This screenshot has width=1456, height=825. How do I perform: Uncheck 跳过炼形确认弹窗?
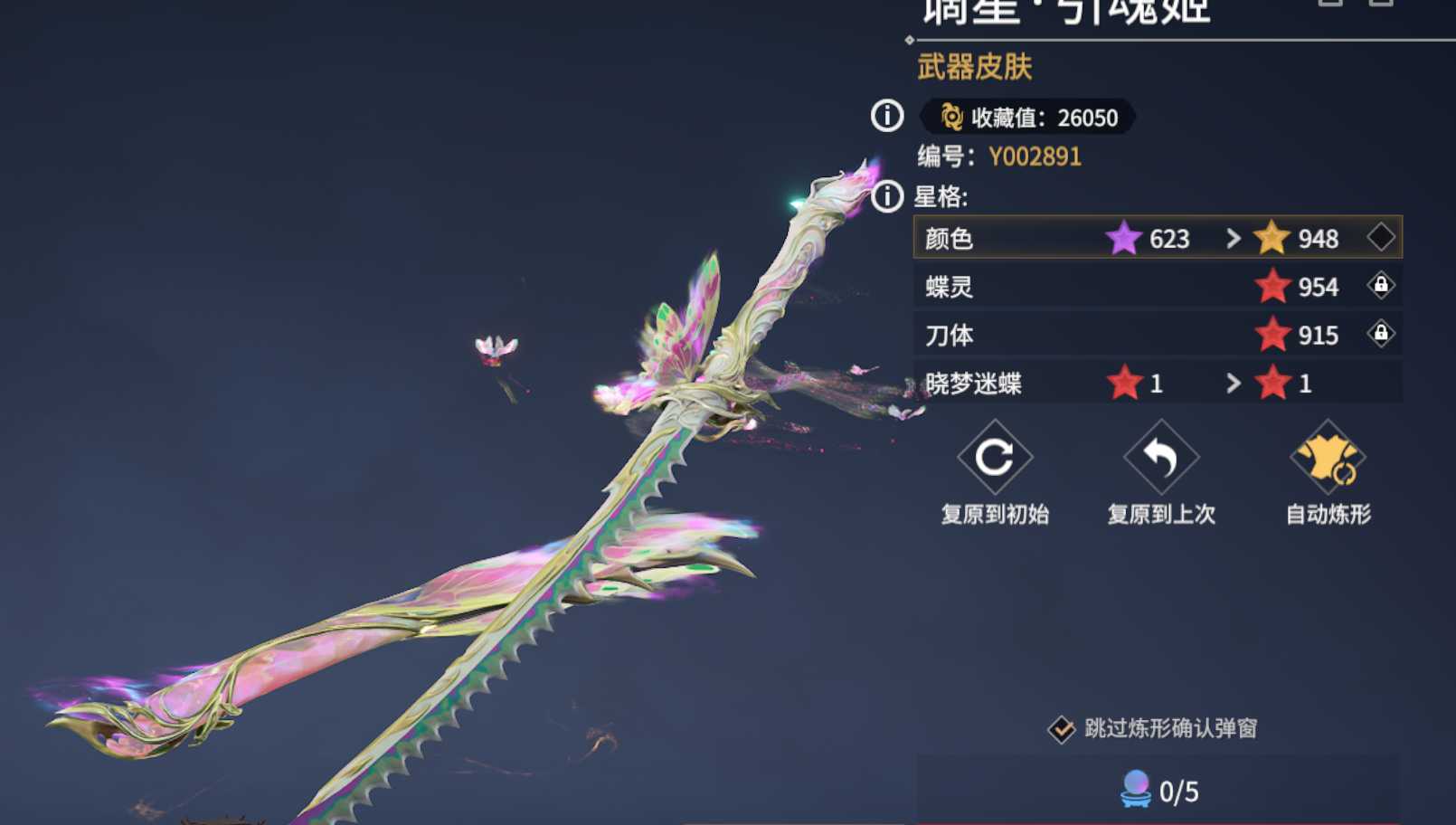tap(1060, 726)
